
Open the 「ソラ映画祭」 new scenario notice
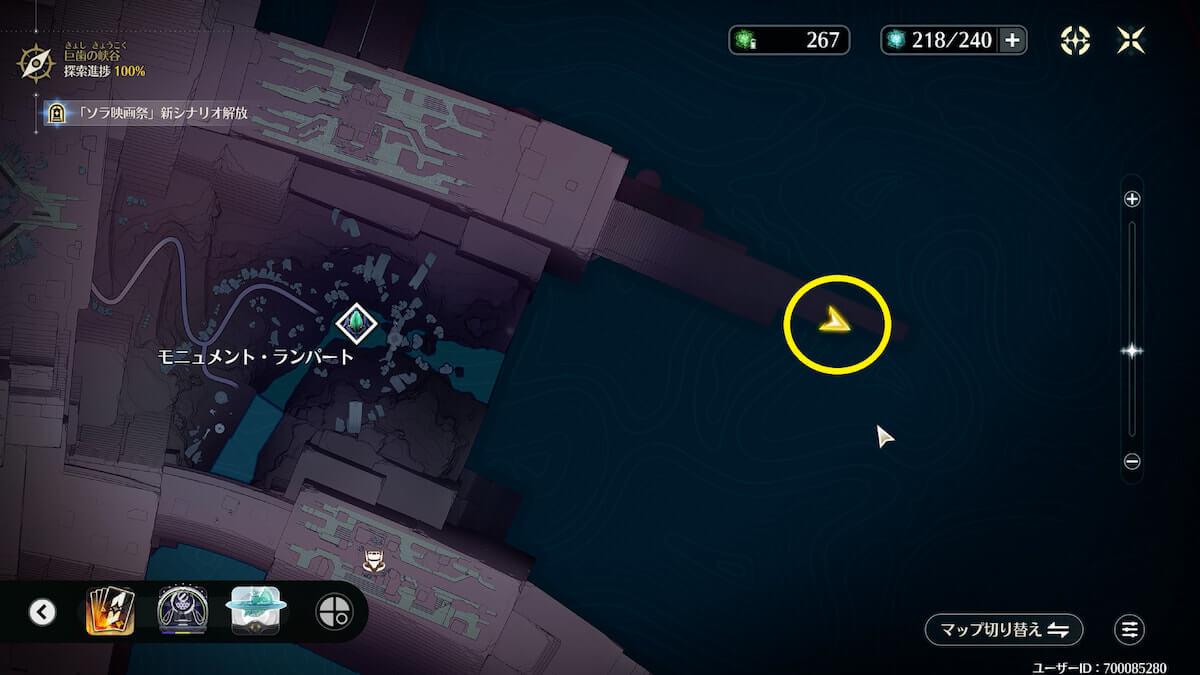coord(150,114)
